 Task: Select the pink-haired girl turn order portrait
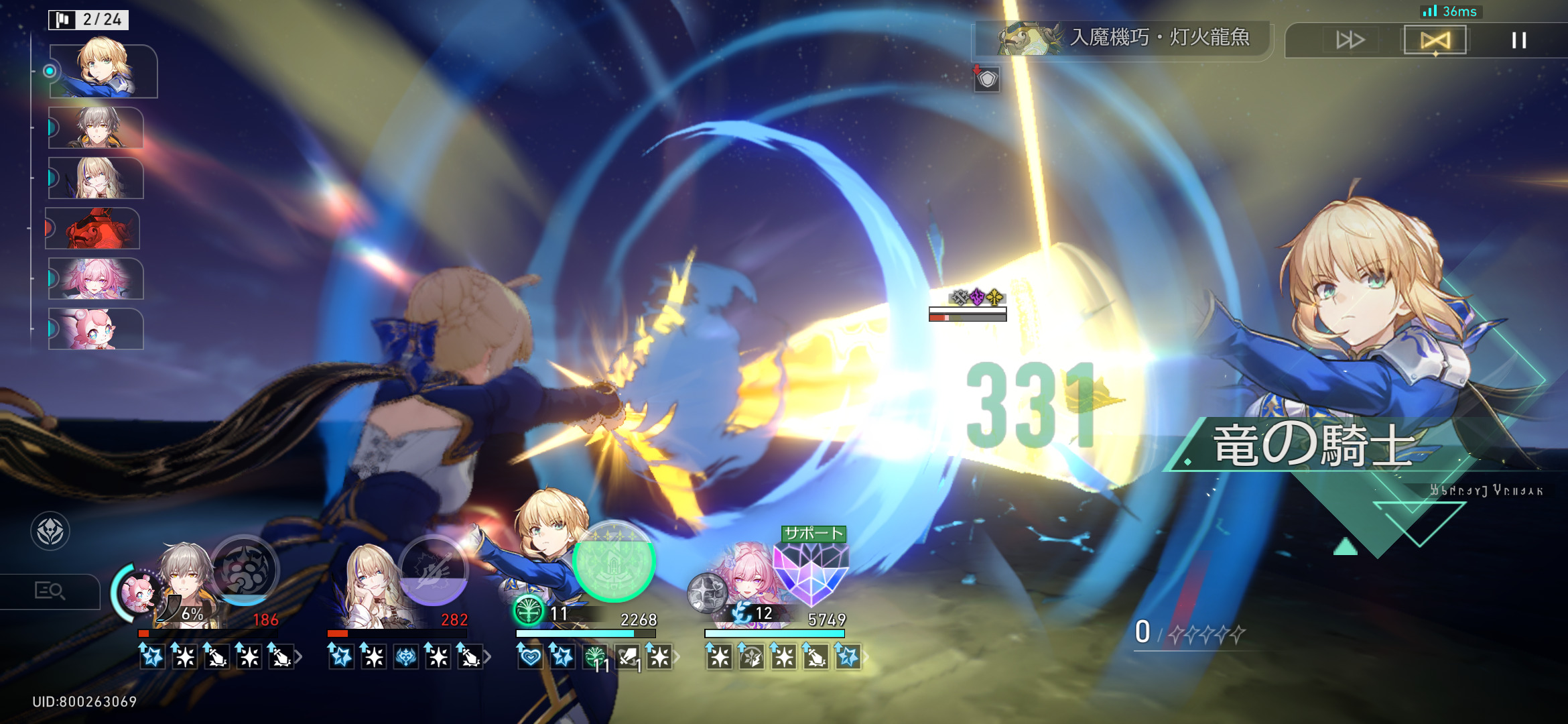tap(96, 278)
